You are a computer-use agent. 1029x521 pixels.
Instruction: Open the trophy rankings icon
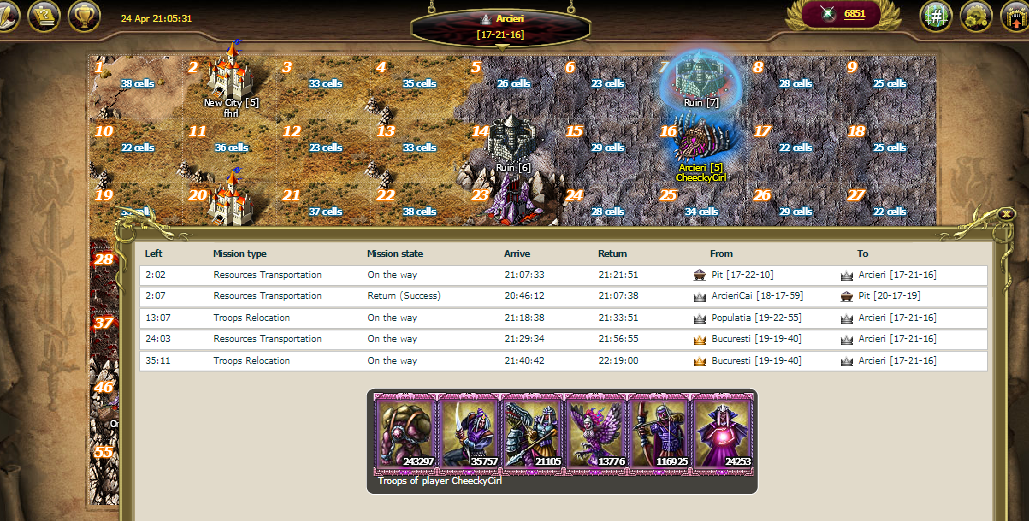pyautogui.click(x=84, y=16)
